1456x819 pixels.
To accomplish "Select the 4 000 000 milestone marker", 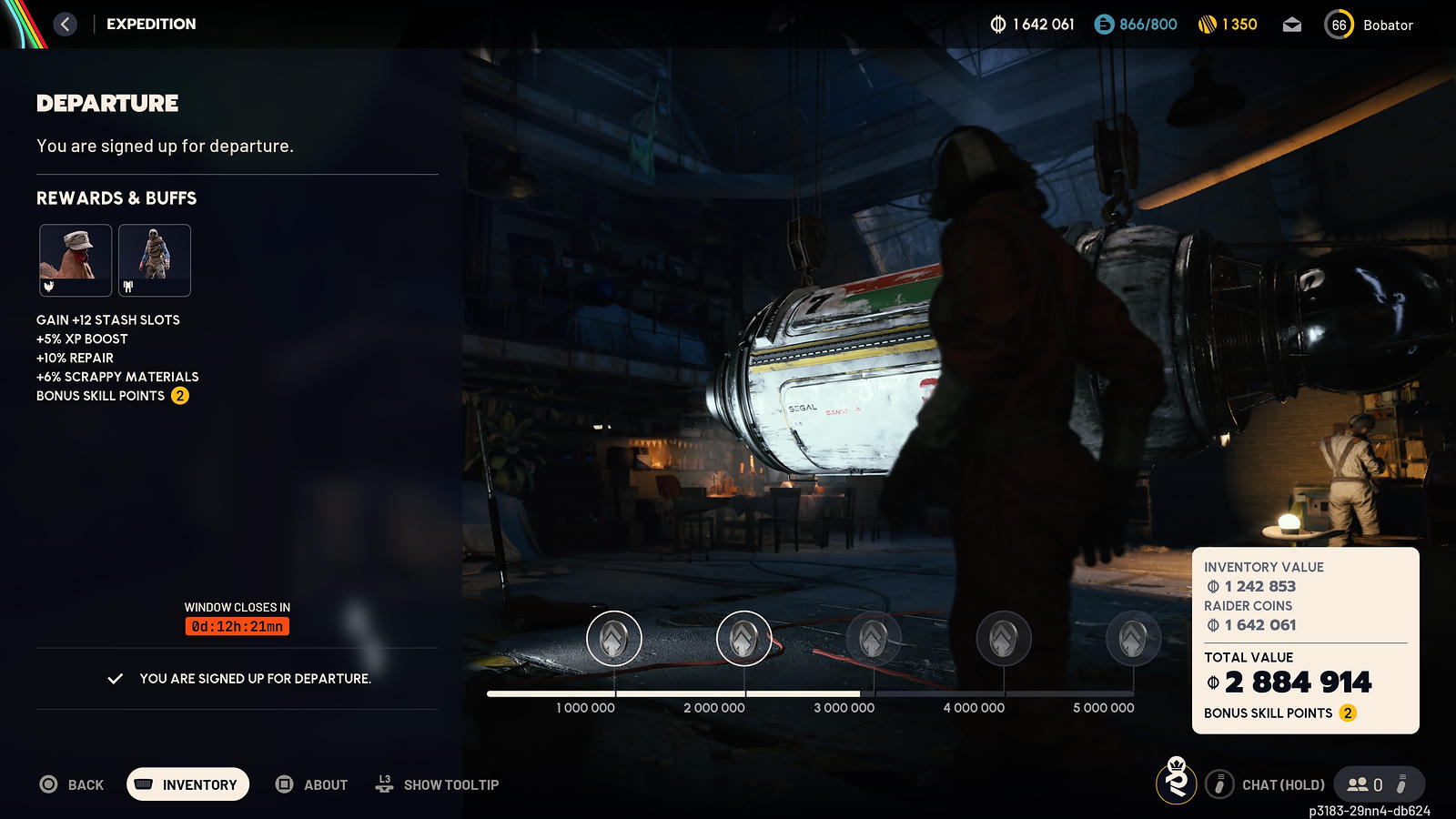I will coord(1004,638).
